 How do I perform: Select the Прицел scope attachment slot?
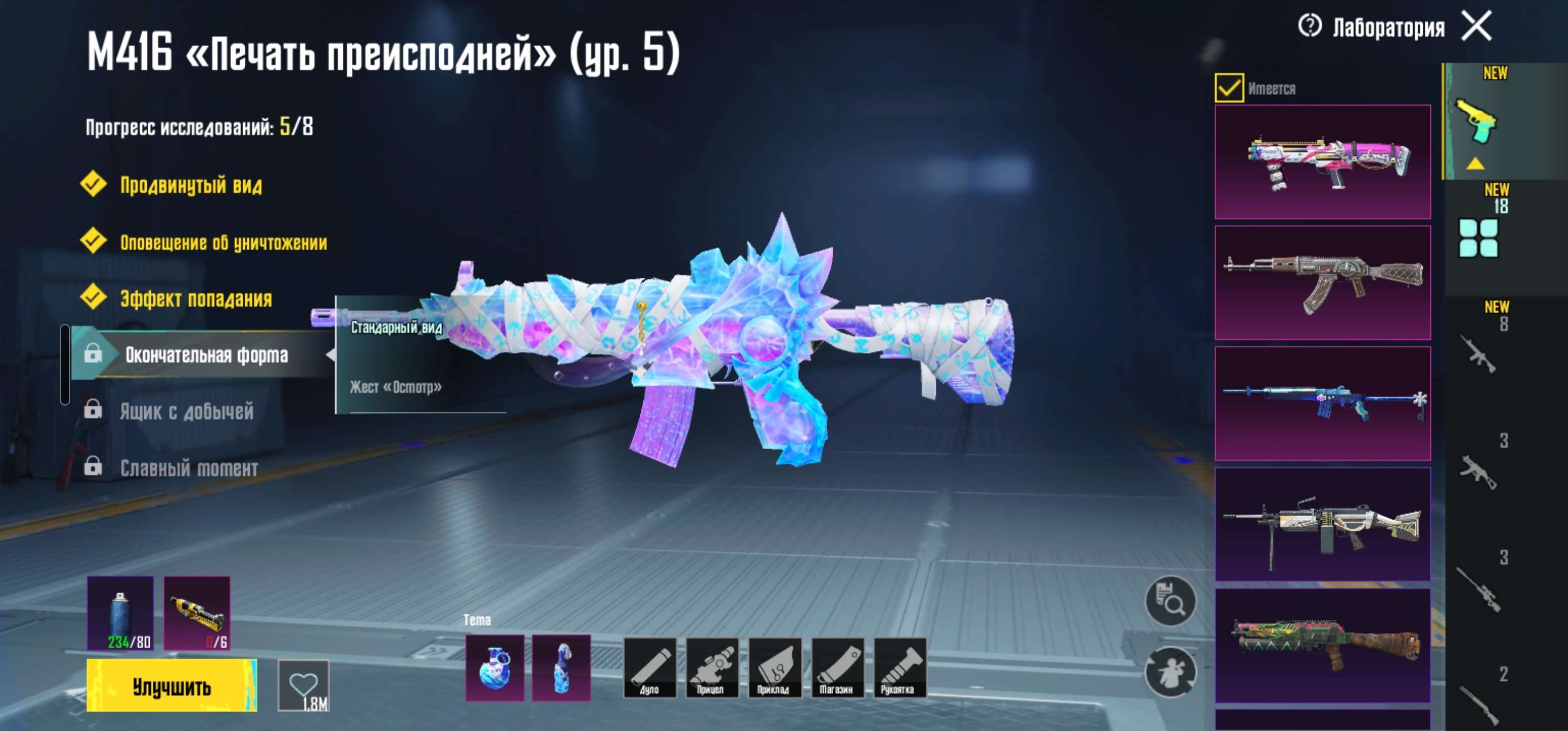pyautogui.click(x=711, y=667)
